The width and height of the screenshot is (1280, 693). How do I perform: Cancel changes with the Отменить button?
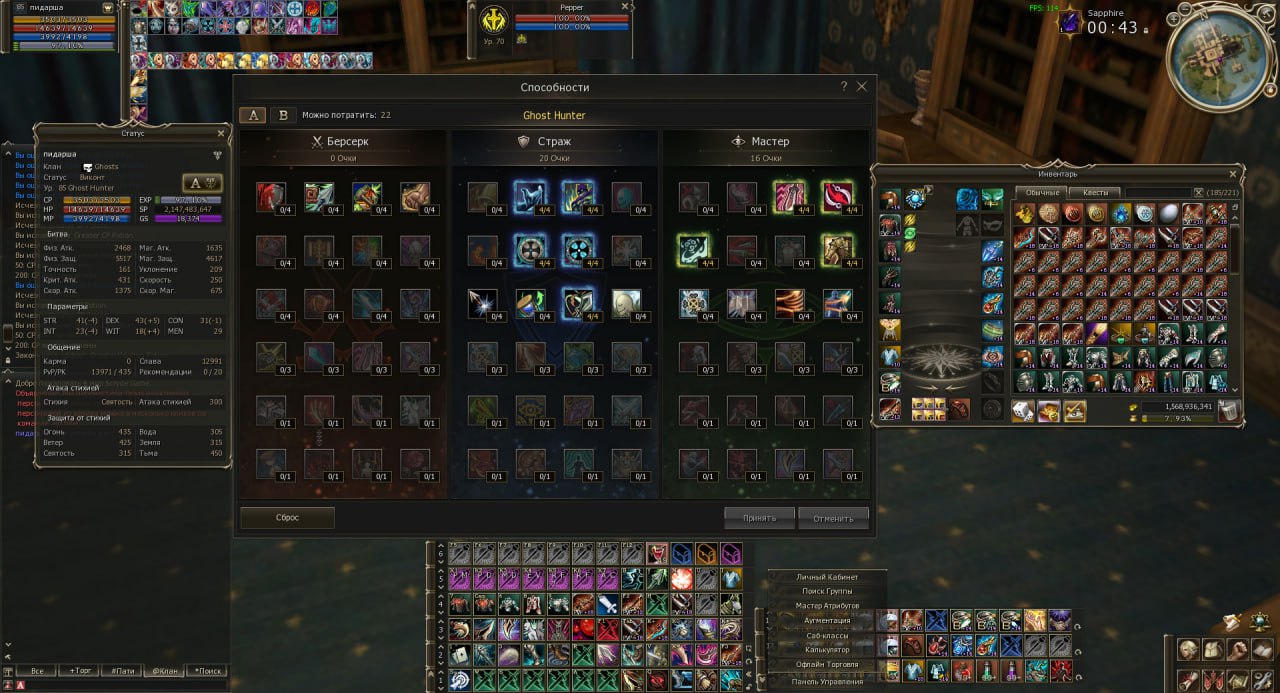pyautogui.click(x=833, y=518)
